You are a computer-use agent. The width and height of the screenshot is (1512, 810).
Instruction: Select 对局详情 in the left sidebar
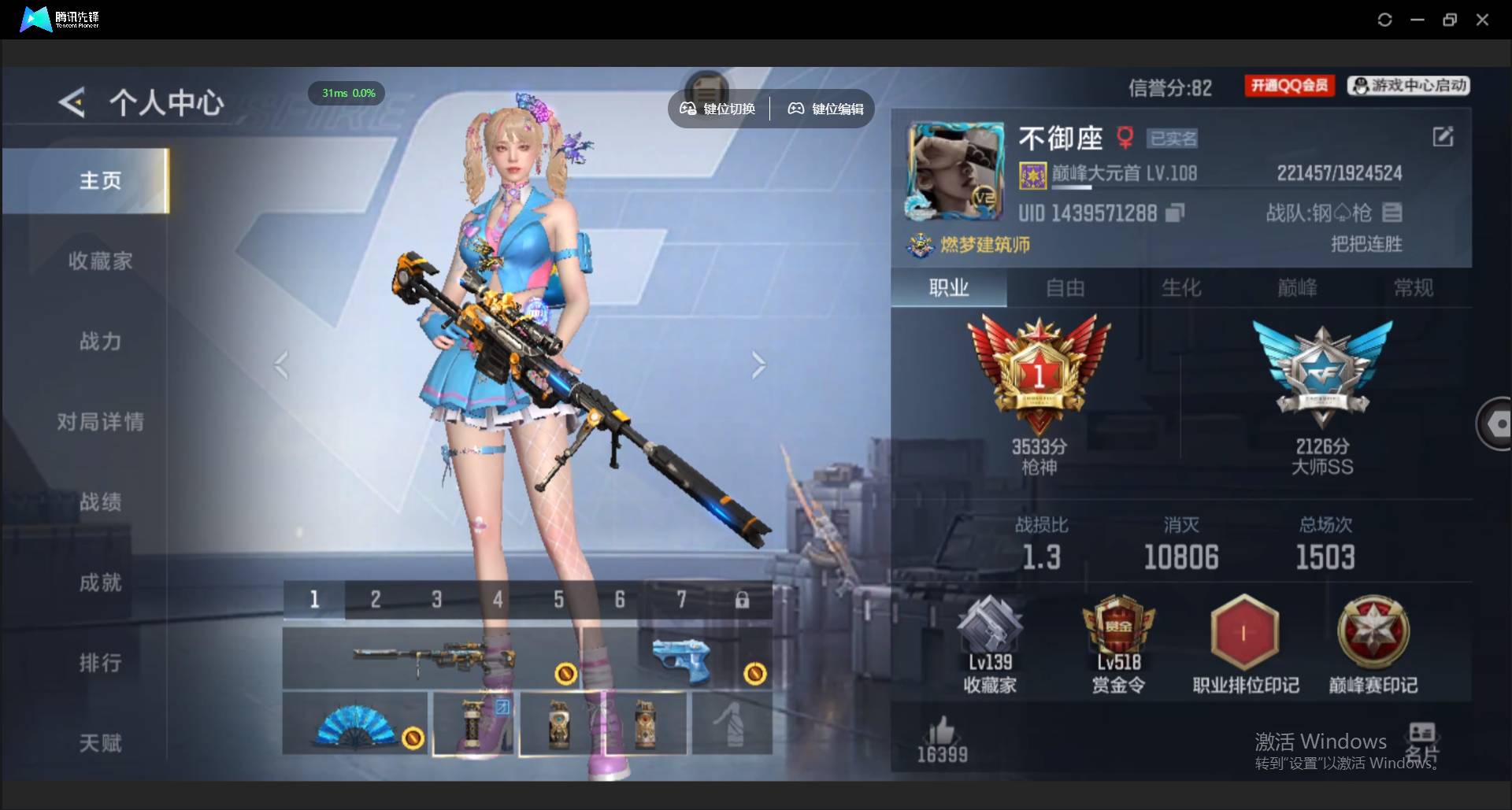[x=101, y=422]
